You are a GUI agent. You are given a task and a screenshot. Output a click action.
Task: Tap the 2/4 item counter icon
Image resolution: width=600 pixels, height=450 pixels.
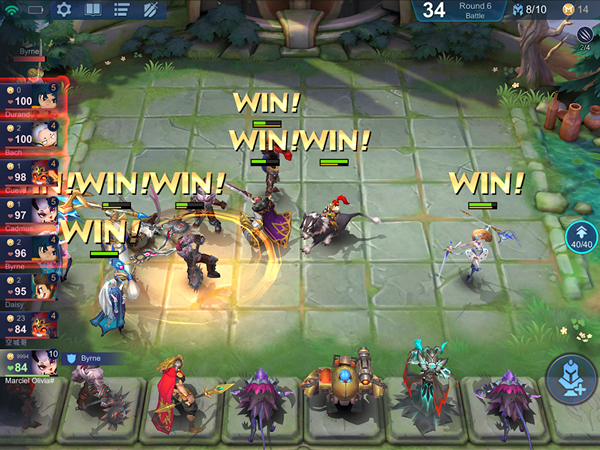click(x=585, y=36)
